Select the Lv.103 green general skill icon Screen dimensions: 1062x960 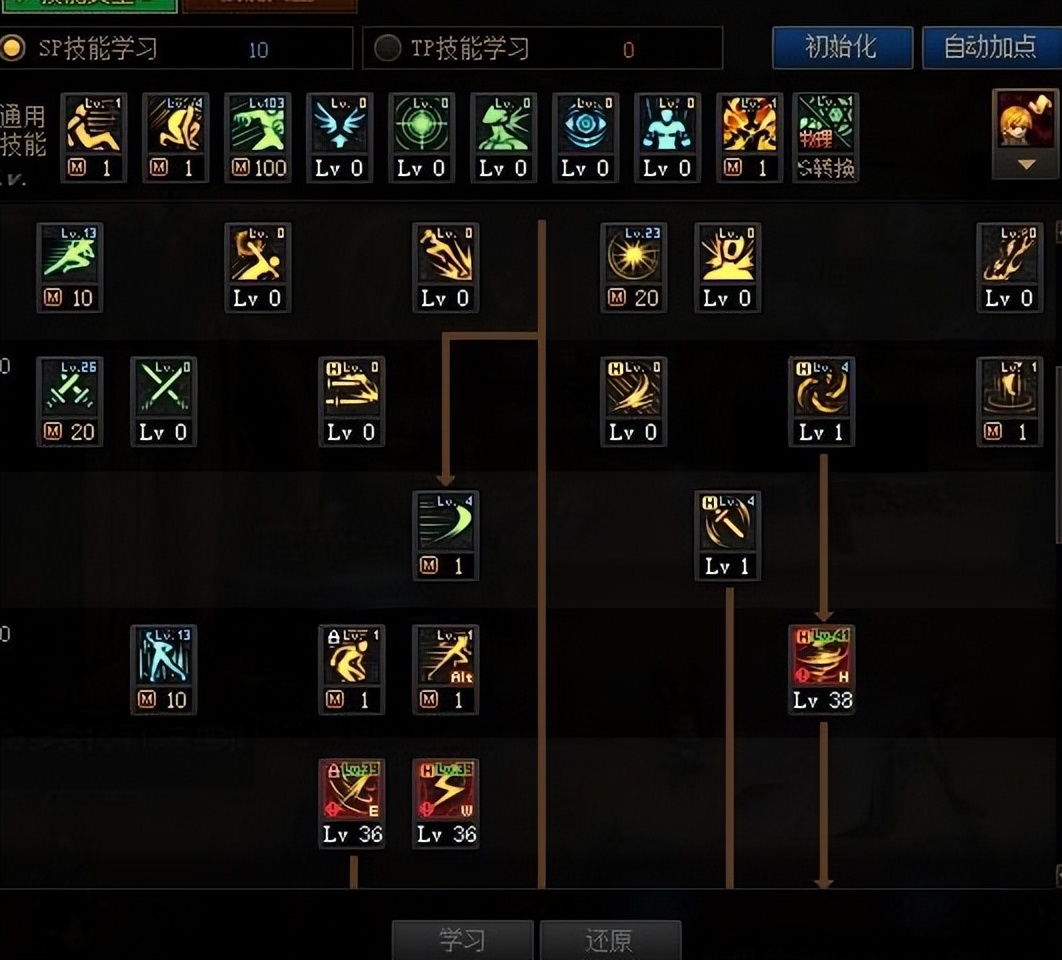pyautogui.click(x=257, y=125)
